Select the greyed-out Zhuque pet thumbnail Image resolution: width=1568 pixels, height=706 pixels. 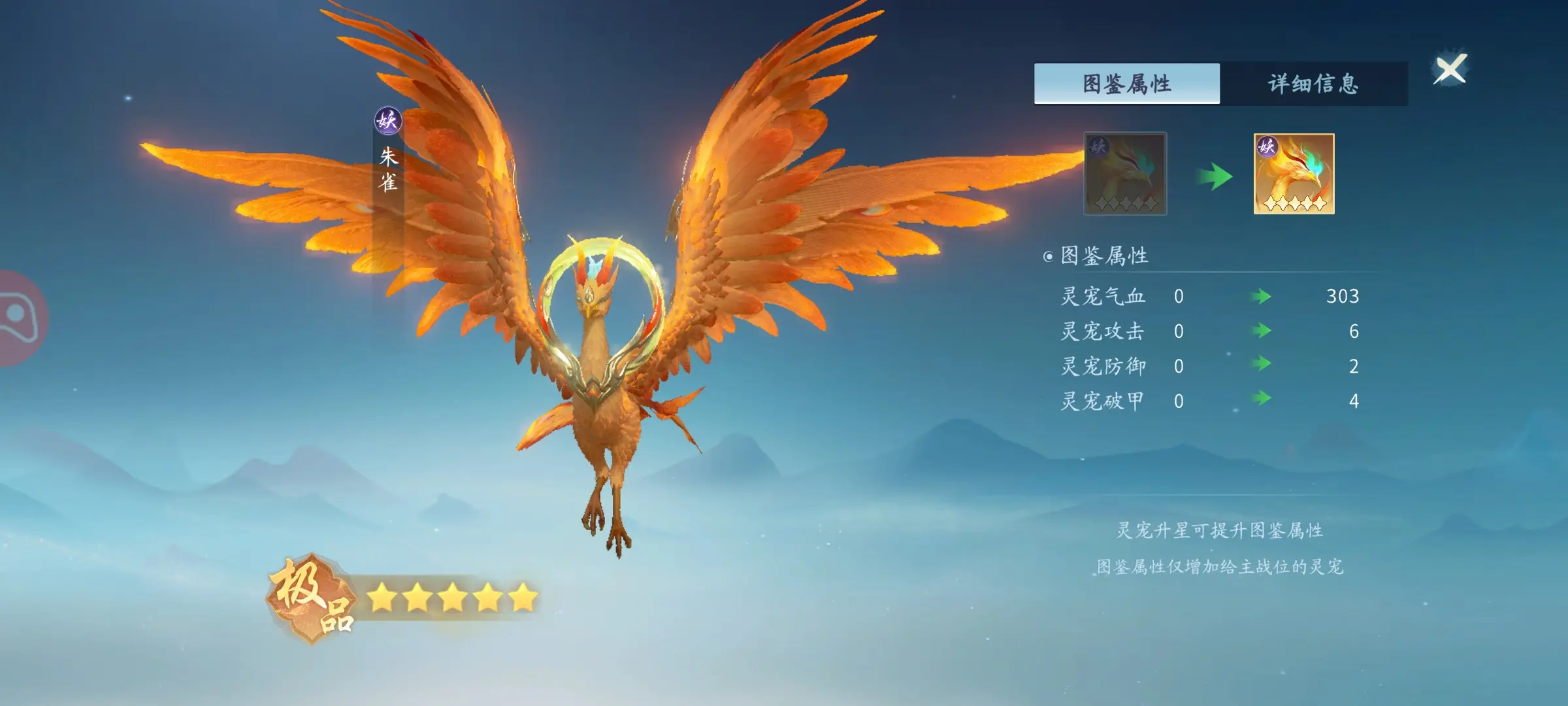tap(1125, 174)
